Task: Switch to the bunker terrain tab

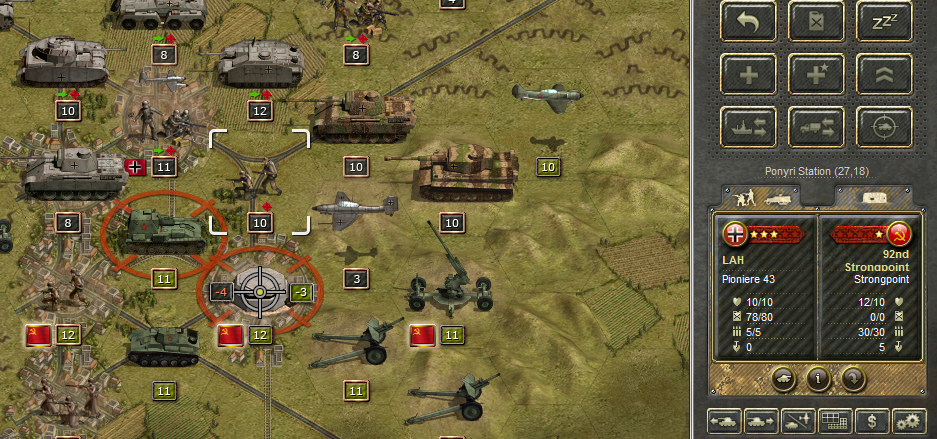Action: tap(872, 197)
